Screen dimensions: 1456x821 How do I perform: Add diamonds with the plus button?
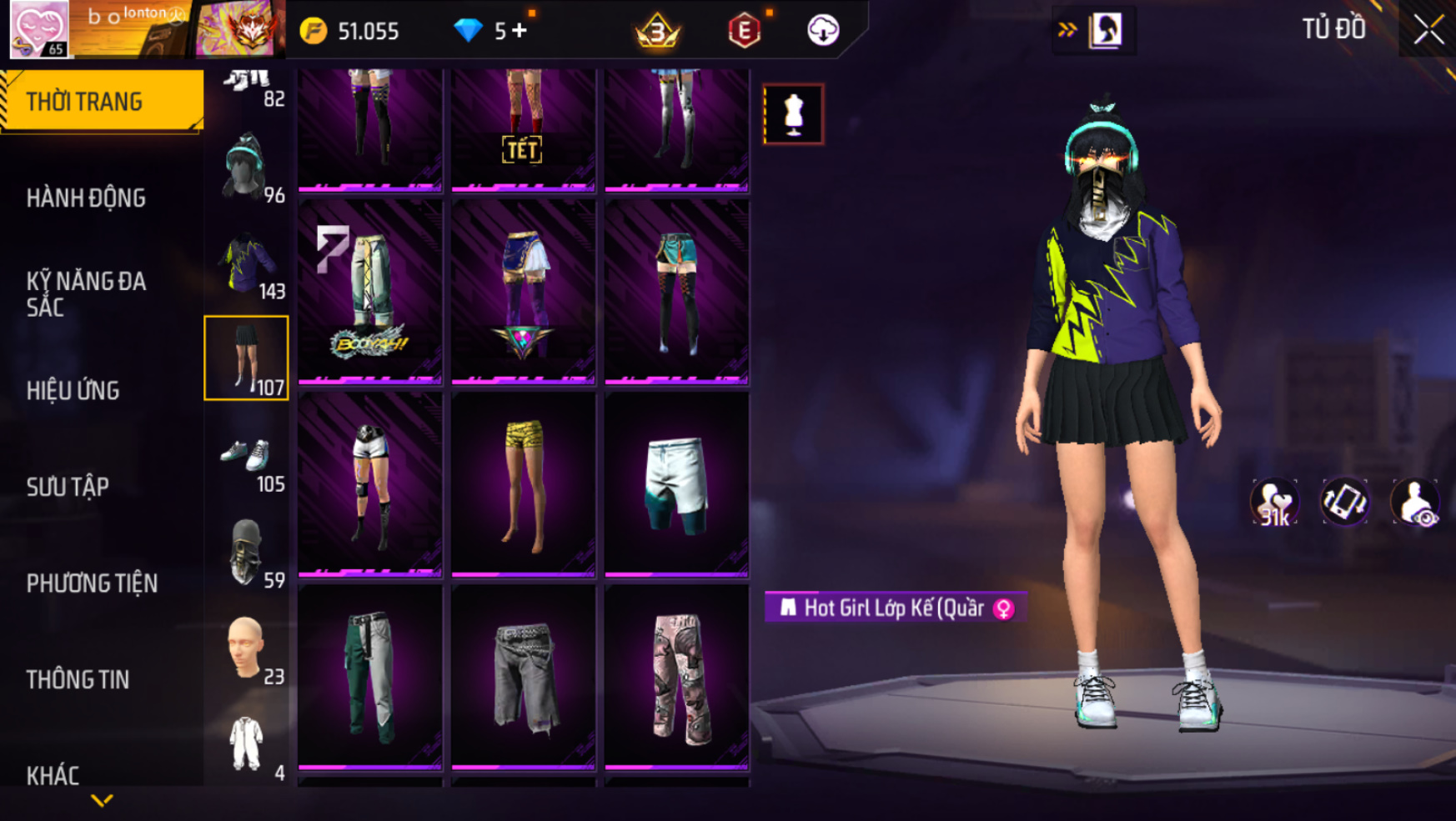(x=520, y=31)
